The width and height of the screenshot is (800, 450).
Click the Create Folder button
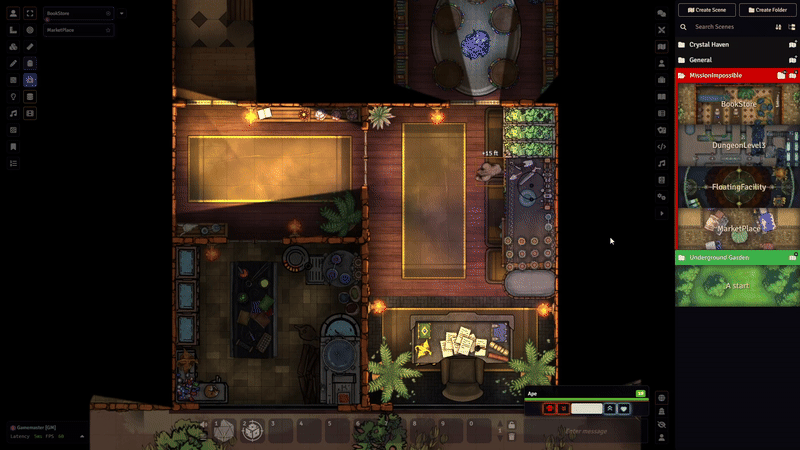768,10
